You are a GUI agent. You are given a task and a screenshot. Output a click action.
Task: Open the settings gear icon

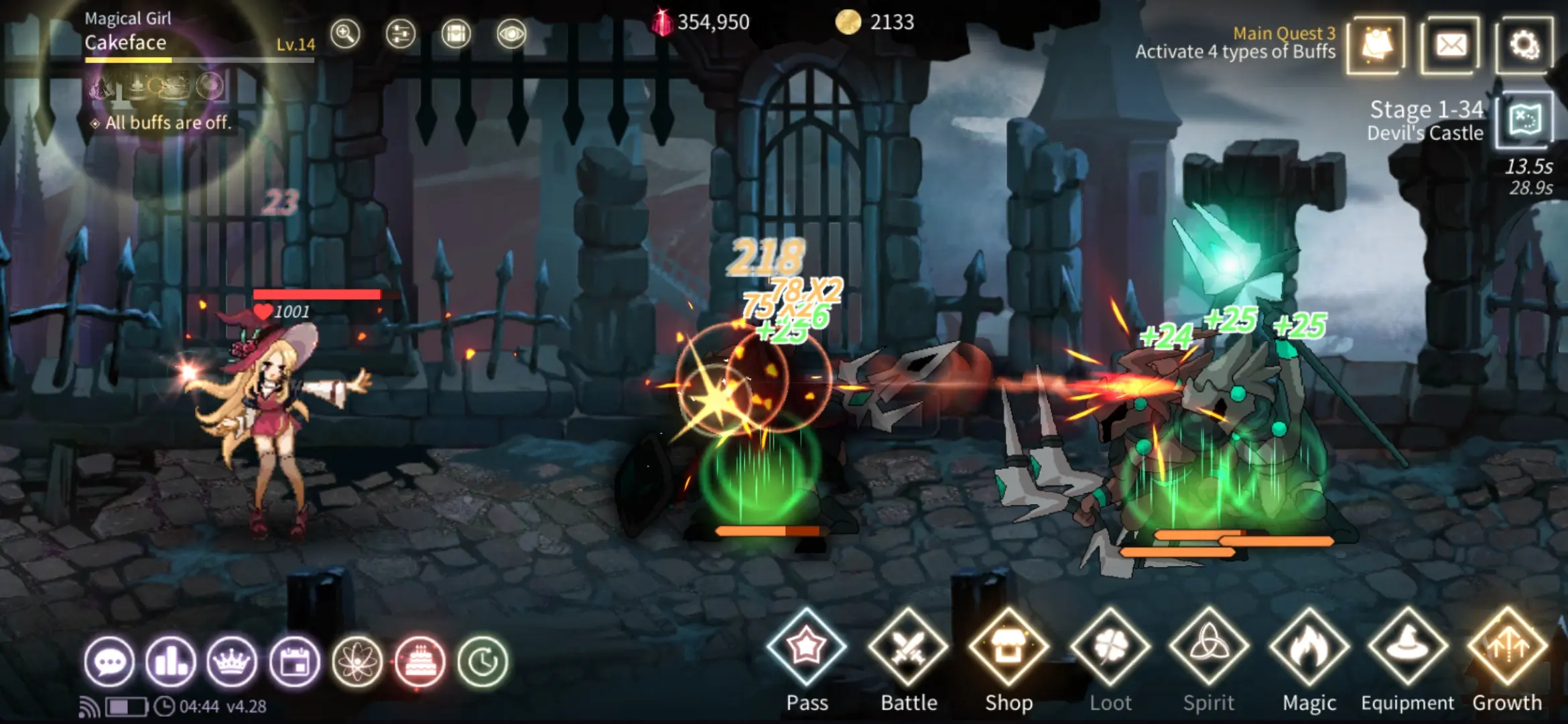1524,46
